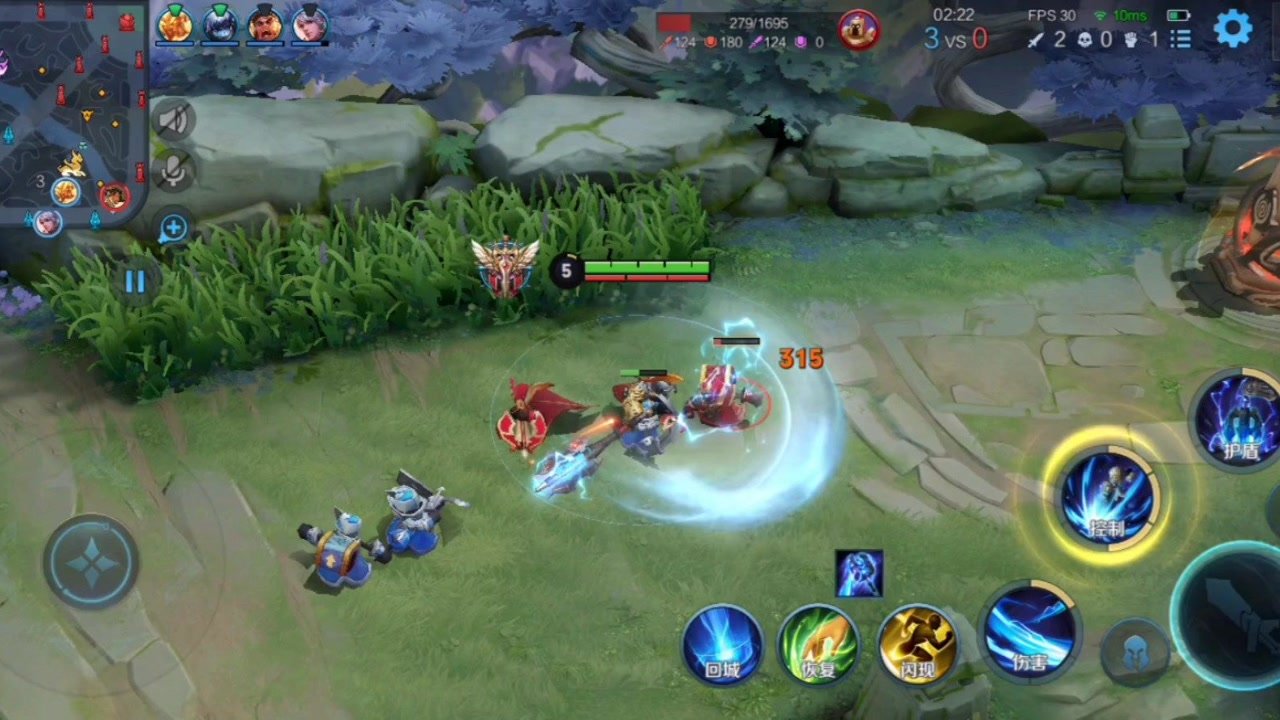Tap the virtual movement joystick

(91, 563)
